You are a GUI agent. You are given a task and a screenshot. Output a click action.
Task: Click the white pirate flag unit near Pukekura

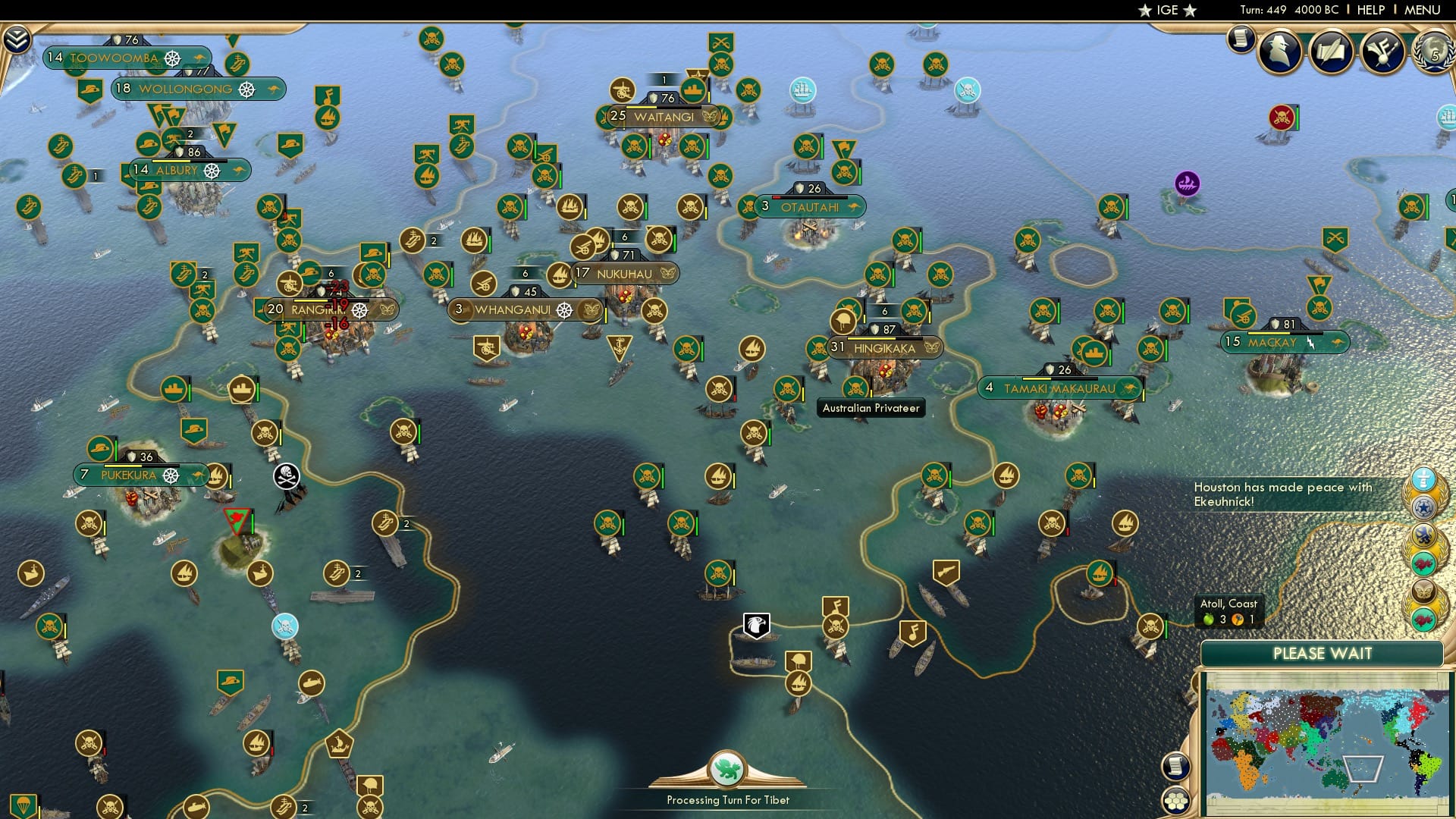pos(285,474)
